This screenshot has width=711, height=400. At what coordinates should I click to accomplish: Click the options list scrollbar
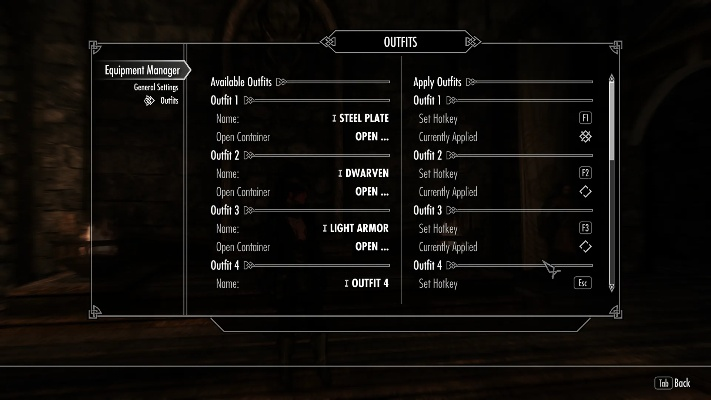tap(612, 120)
